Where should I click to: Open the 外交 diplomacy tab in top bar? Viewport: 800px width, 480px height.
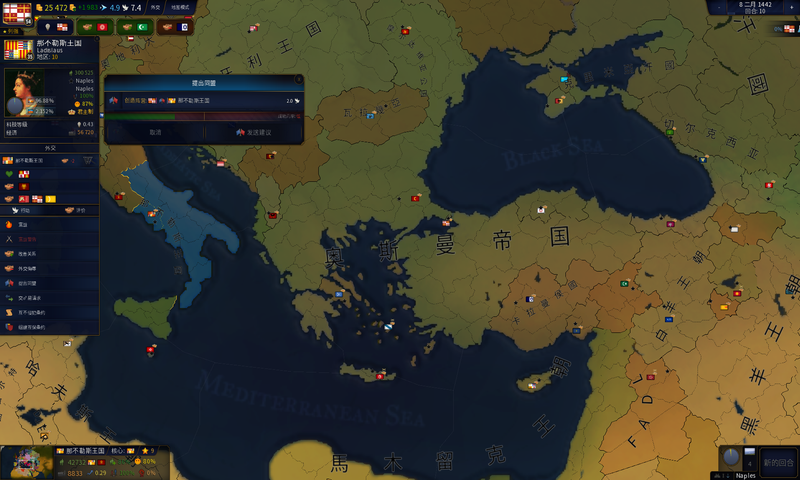click(156, 7)
